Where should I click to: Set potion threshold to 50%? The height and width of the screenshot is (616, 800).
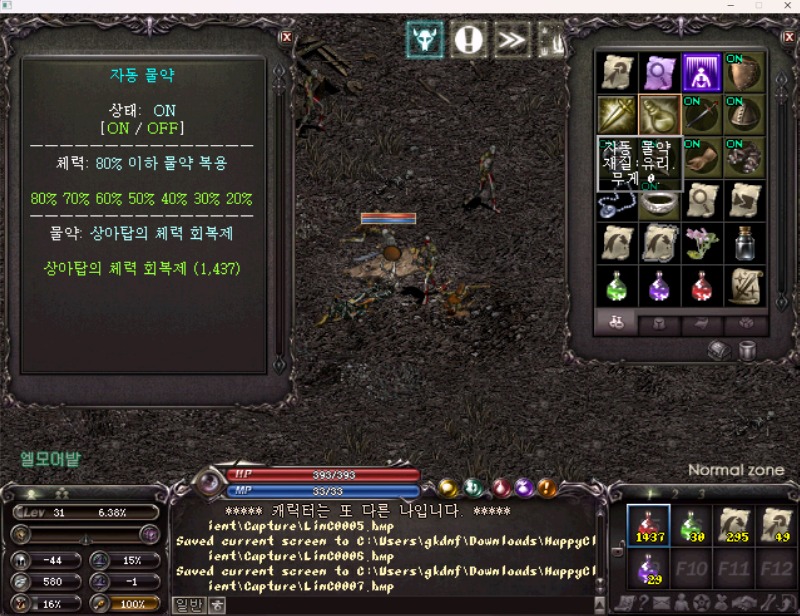click(142, 199)
